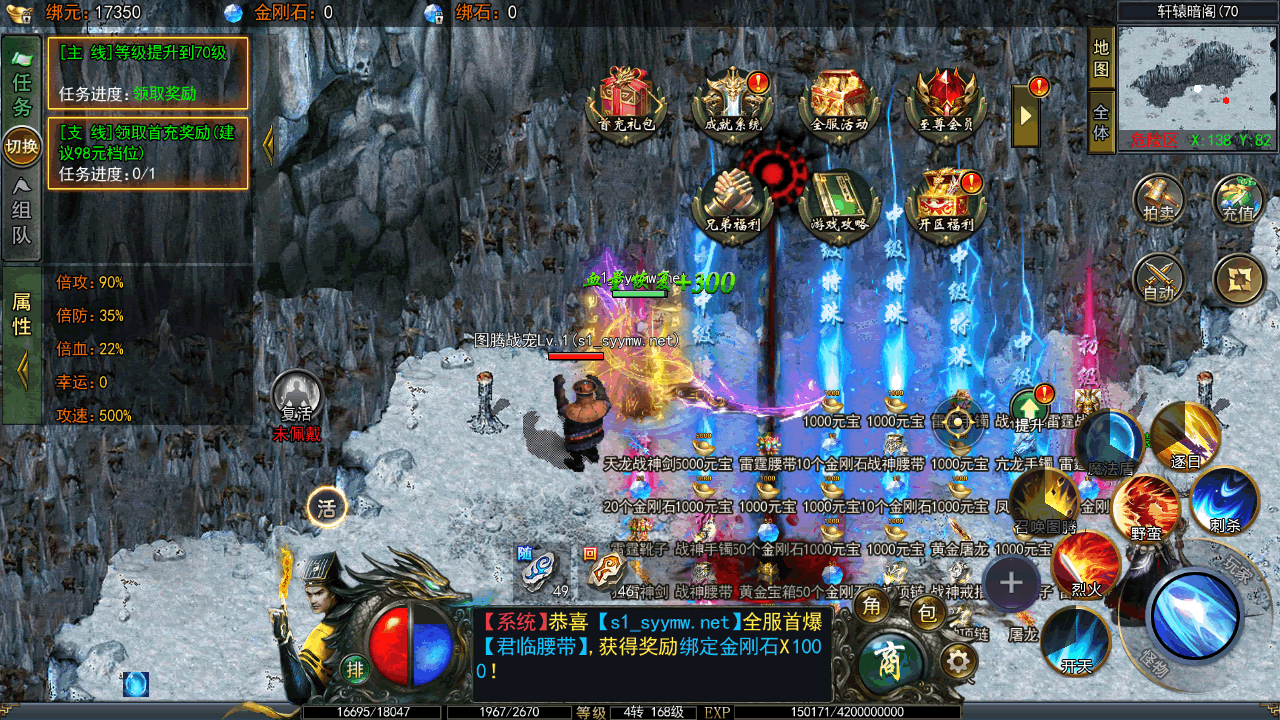
Task: Open the 游戏攻略 game guide book
Action: [840, 202]
